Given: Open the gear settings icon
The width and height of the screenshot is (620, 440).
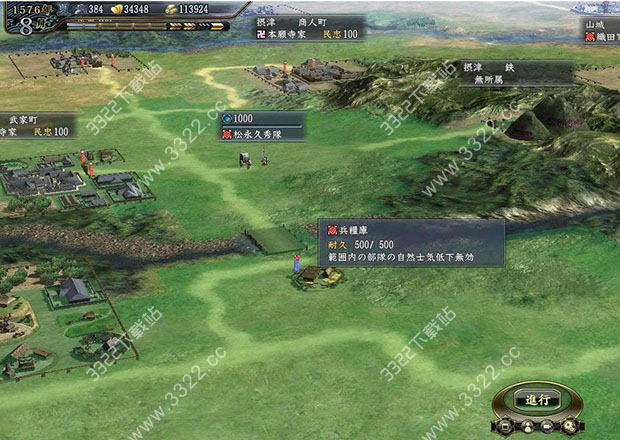Looking at the screenshot, I should coord(570,426).
